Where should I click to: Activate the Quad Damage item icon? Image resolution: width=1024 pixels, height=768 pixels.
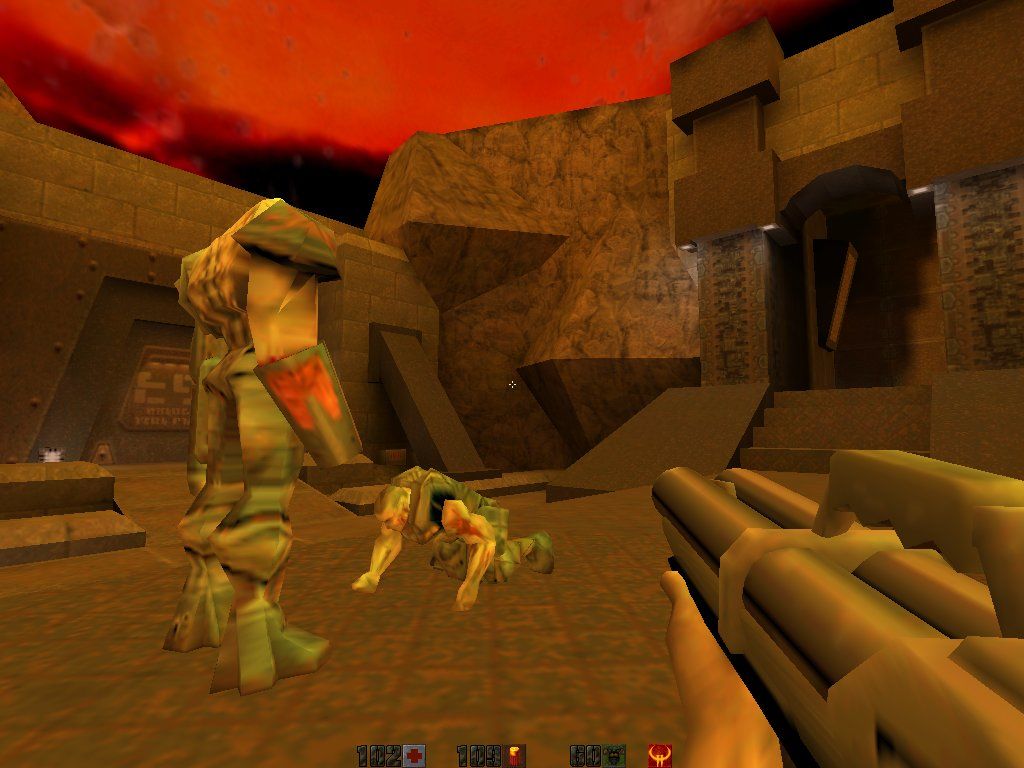(x=659, y=755)
